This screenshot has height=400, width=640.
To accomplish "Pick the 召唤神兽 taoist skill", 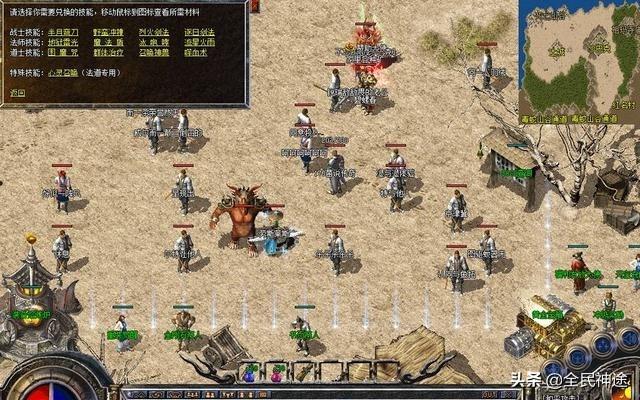I will (154, 52).
